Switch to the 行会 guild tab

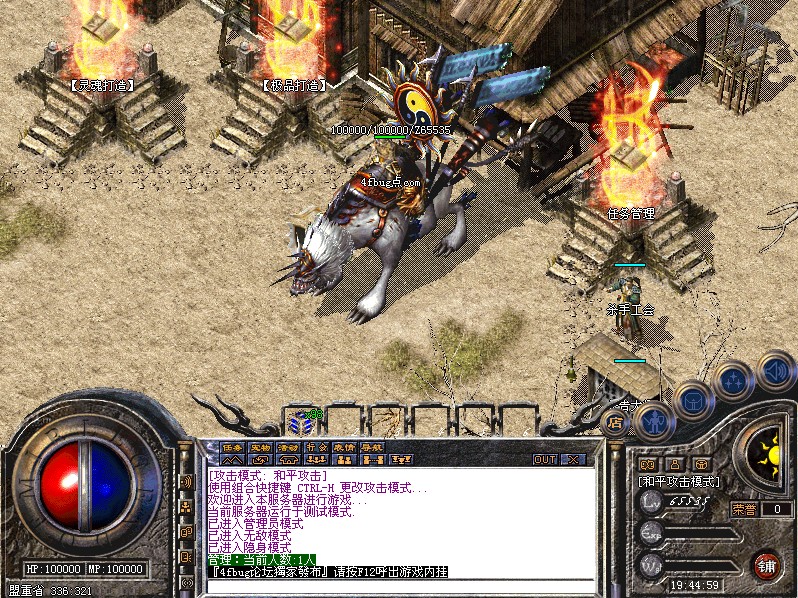316,447
